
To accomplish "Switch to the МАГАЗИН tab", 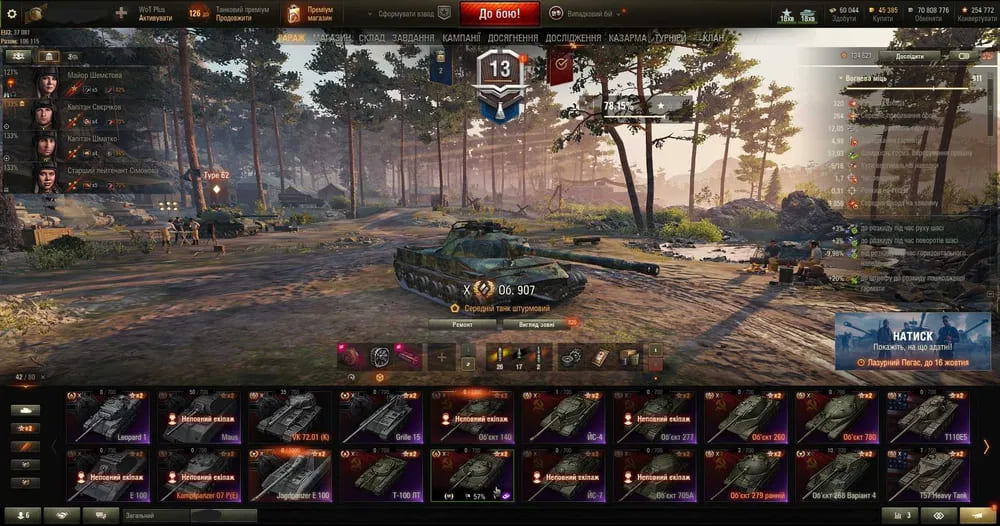I will [331, 37].
